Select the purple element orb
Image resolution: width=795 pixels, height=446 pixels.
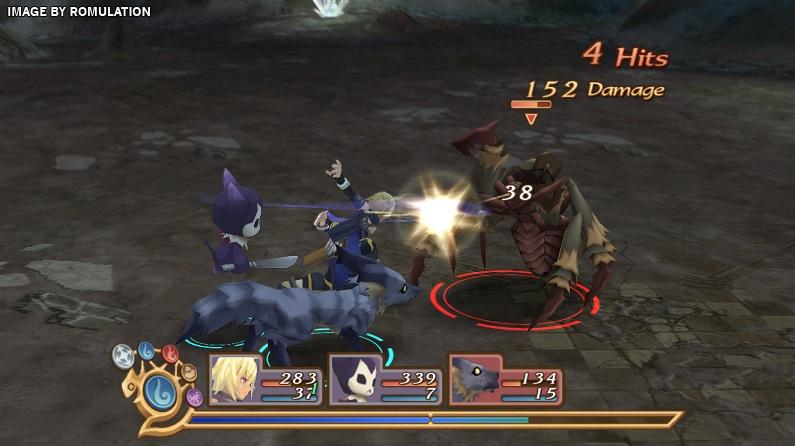(194, 397)
